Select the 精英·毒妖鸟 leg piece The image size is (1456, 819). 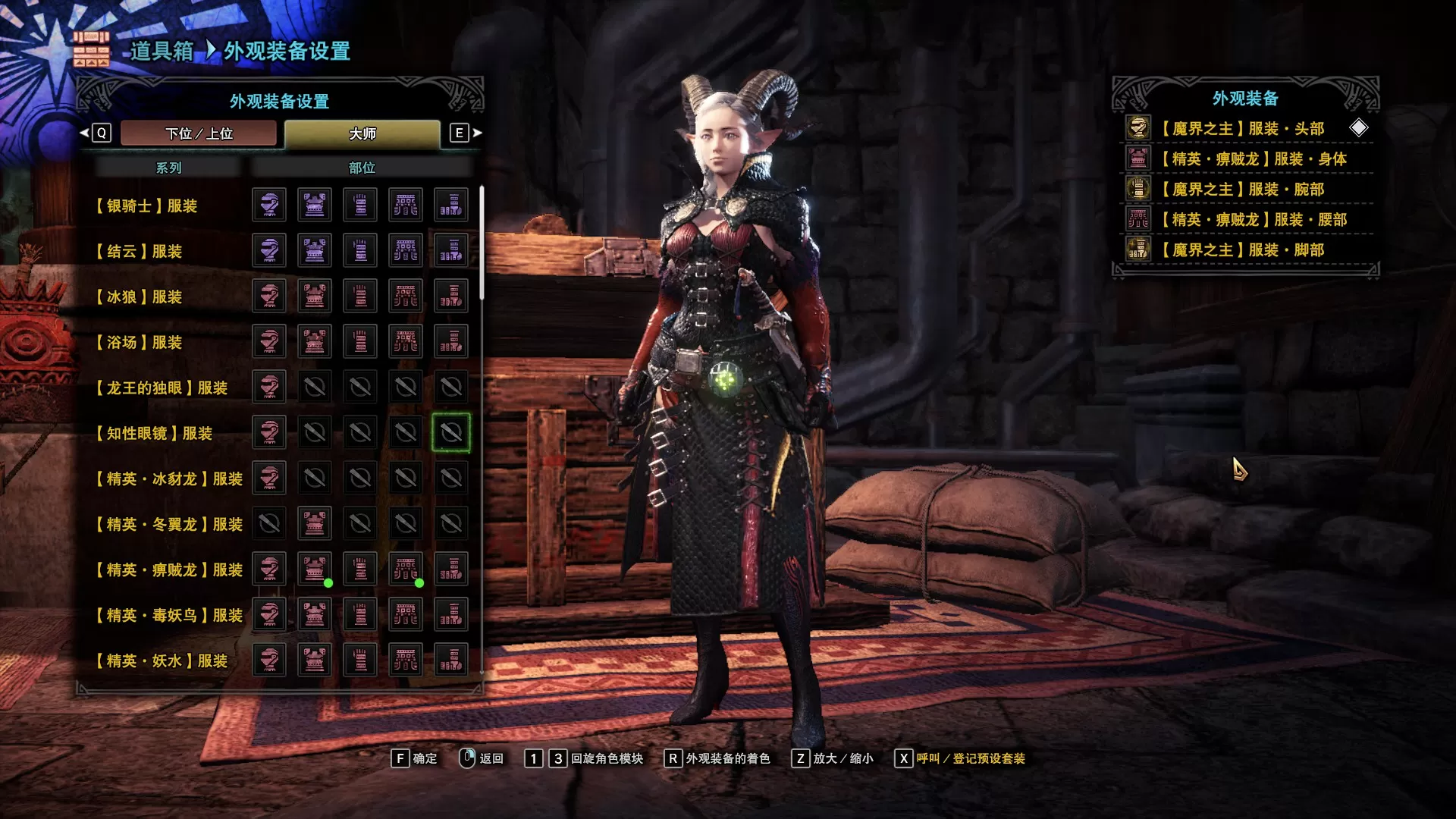[x=451, y=614]
